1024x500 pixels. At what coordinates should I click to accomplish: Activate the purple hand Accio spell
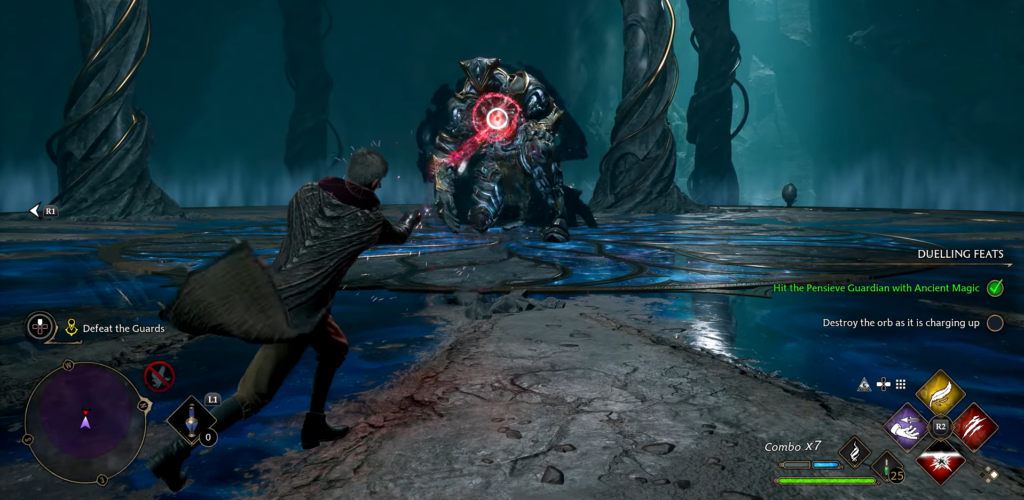tap(907, 427)
